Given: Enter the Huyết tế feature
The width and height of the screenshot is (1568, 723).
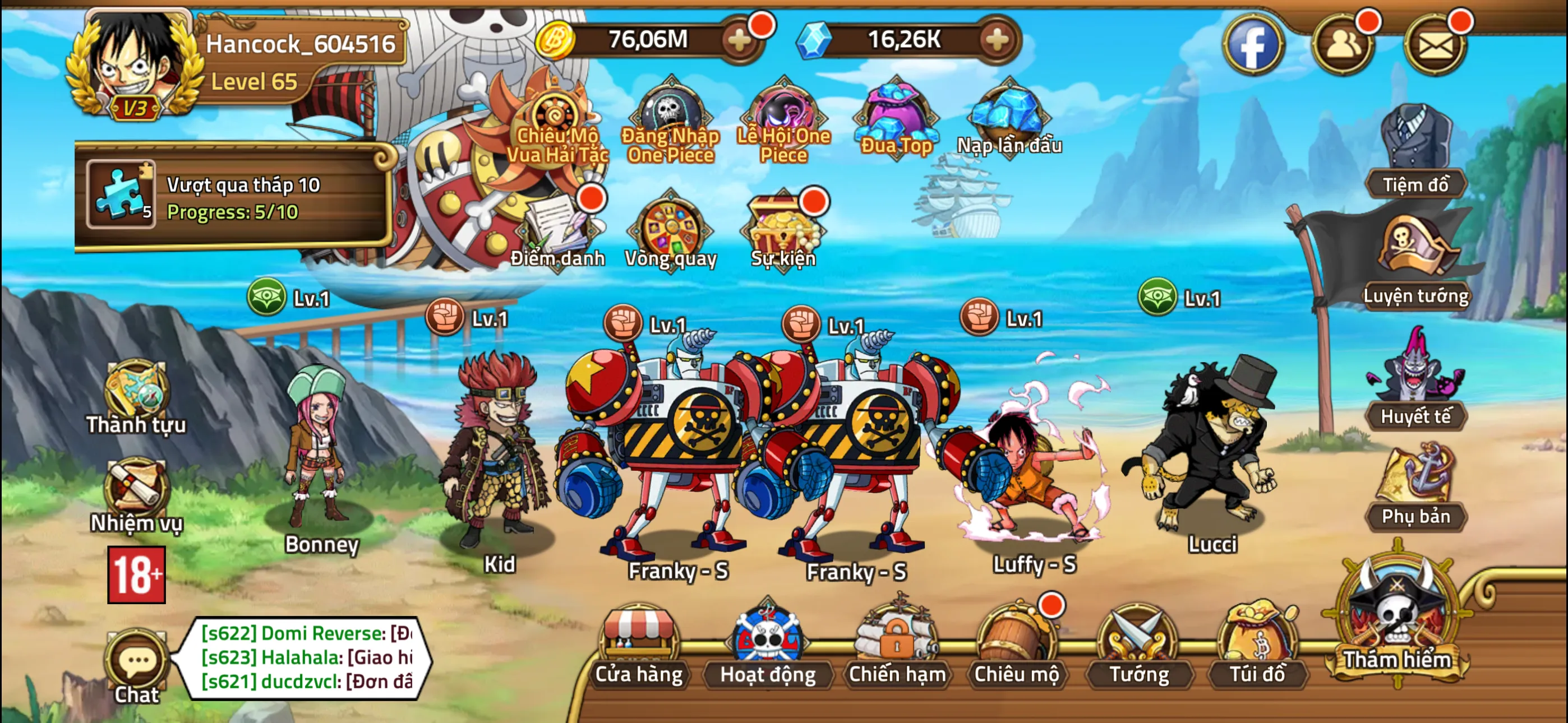Looking at the screenshot, I should tap(1415, 383).
